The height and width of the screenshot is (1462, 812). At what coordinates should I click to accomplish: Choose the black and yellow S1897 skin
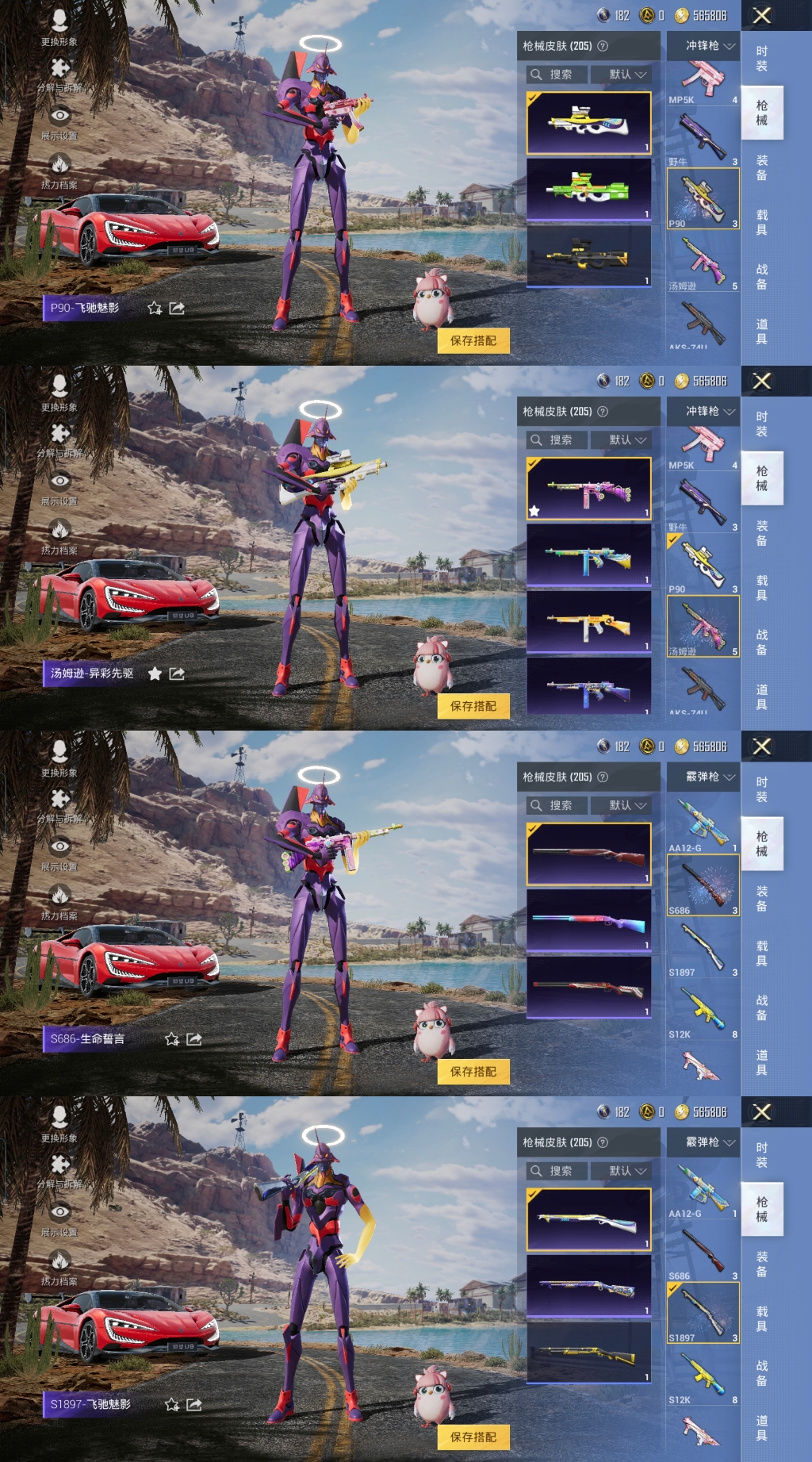(x=588, y=1353)
